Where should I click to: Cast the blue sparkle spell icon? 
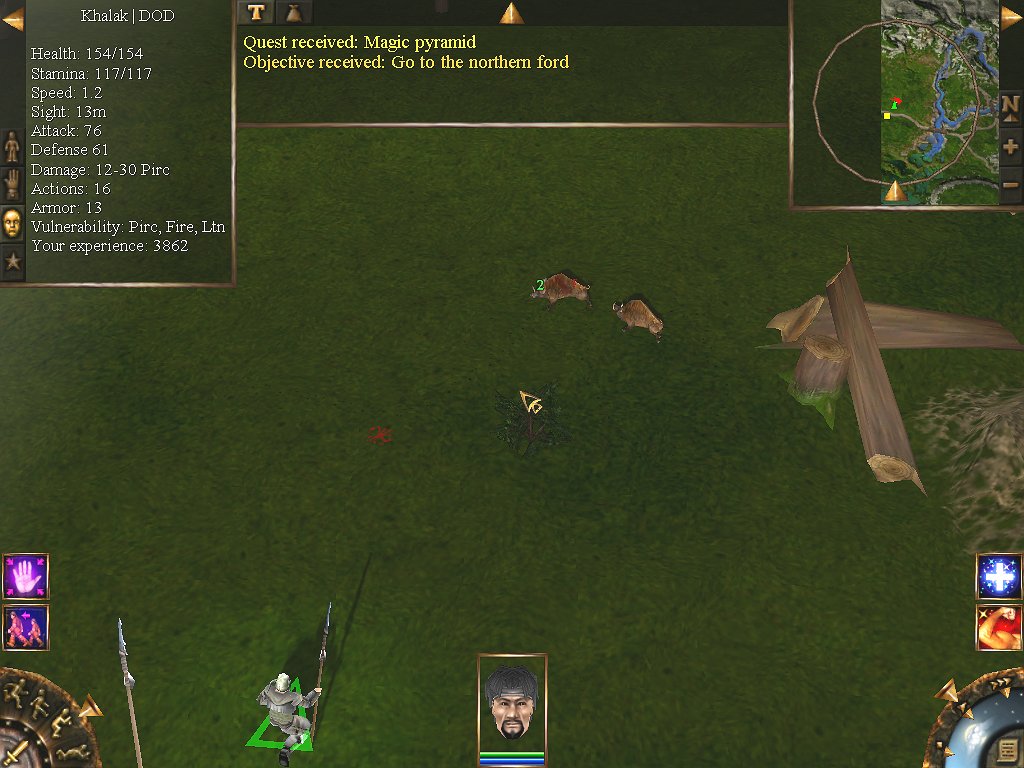coord(998,577)
